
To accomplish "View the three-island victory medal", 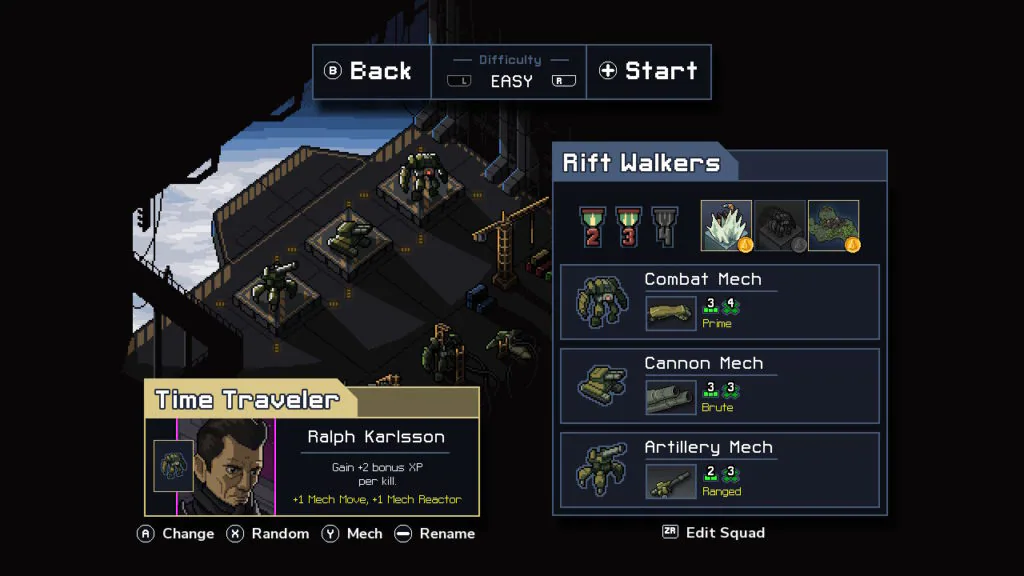I will click(629, 226).
